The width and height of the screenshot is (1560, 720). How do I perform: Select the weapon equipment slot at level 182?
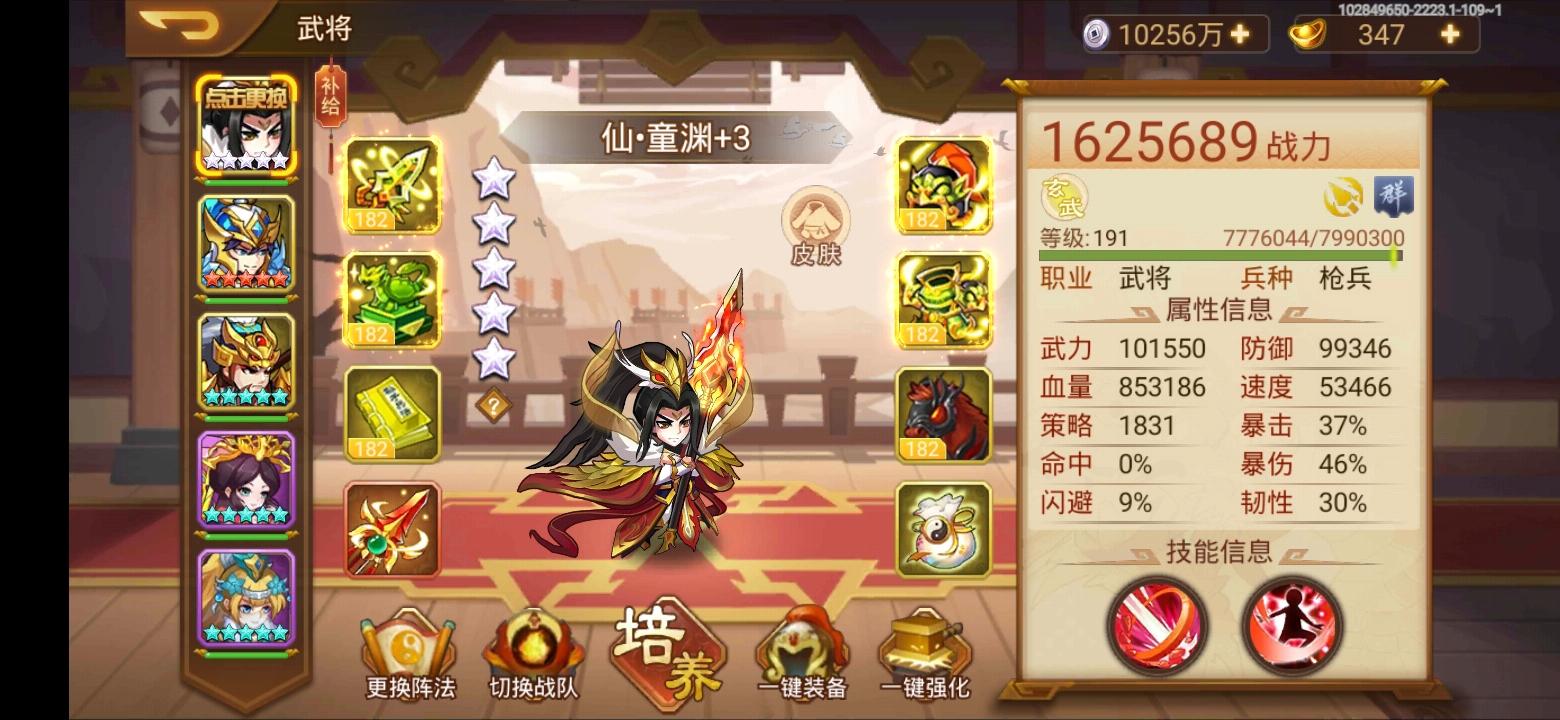[x=391, y=186]
